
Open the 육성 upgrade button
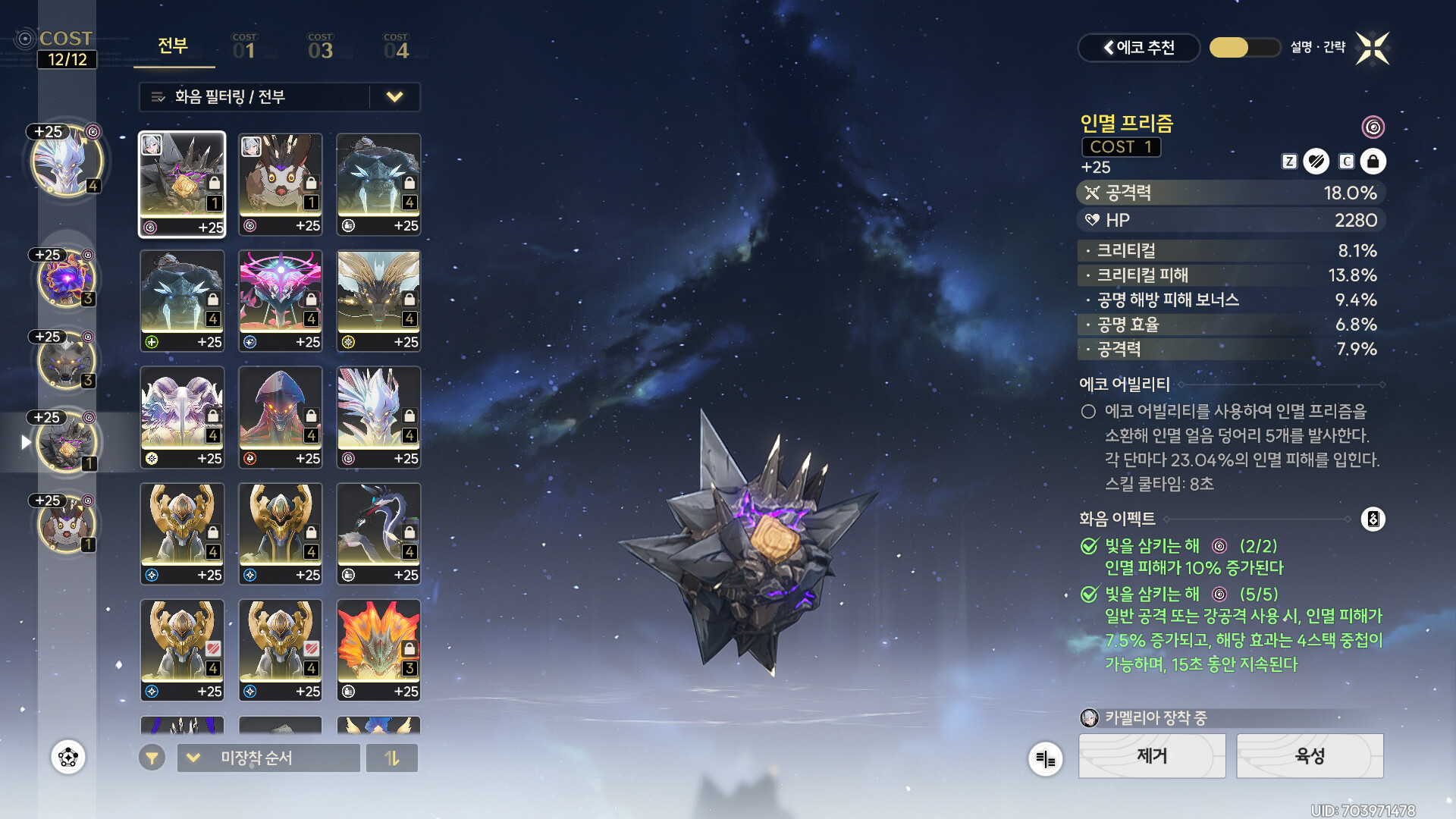(x=1310, y=756)
